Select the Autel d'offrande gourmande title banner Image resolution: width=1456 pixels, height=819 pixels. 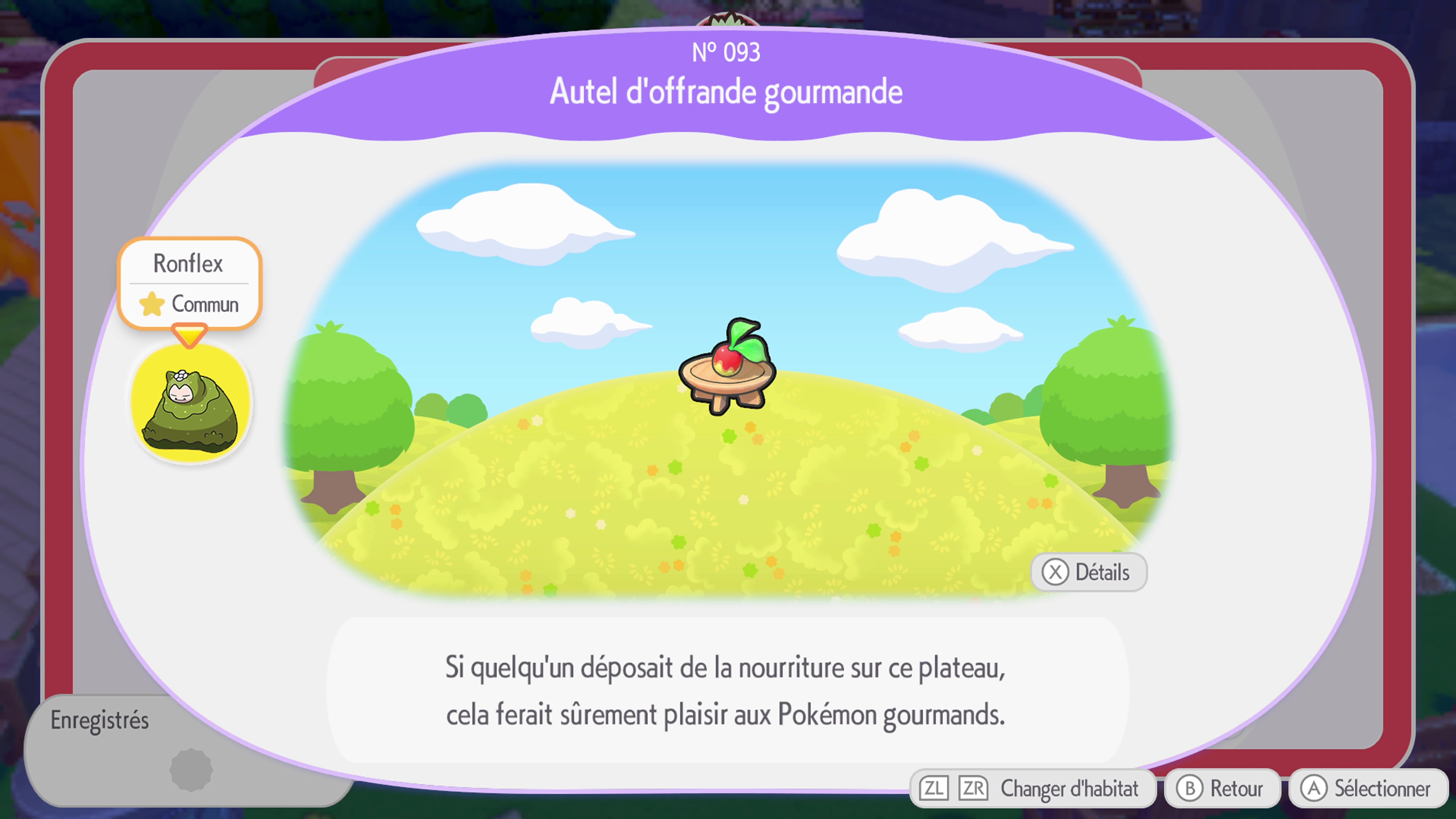[728, 91]
